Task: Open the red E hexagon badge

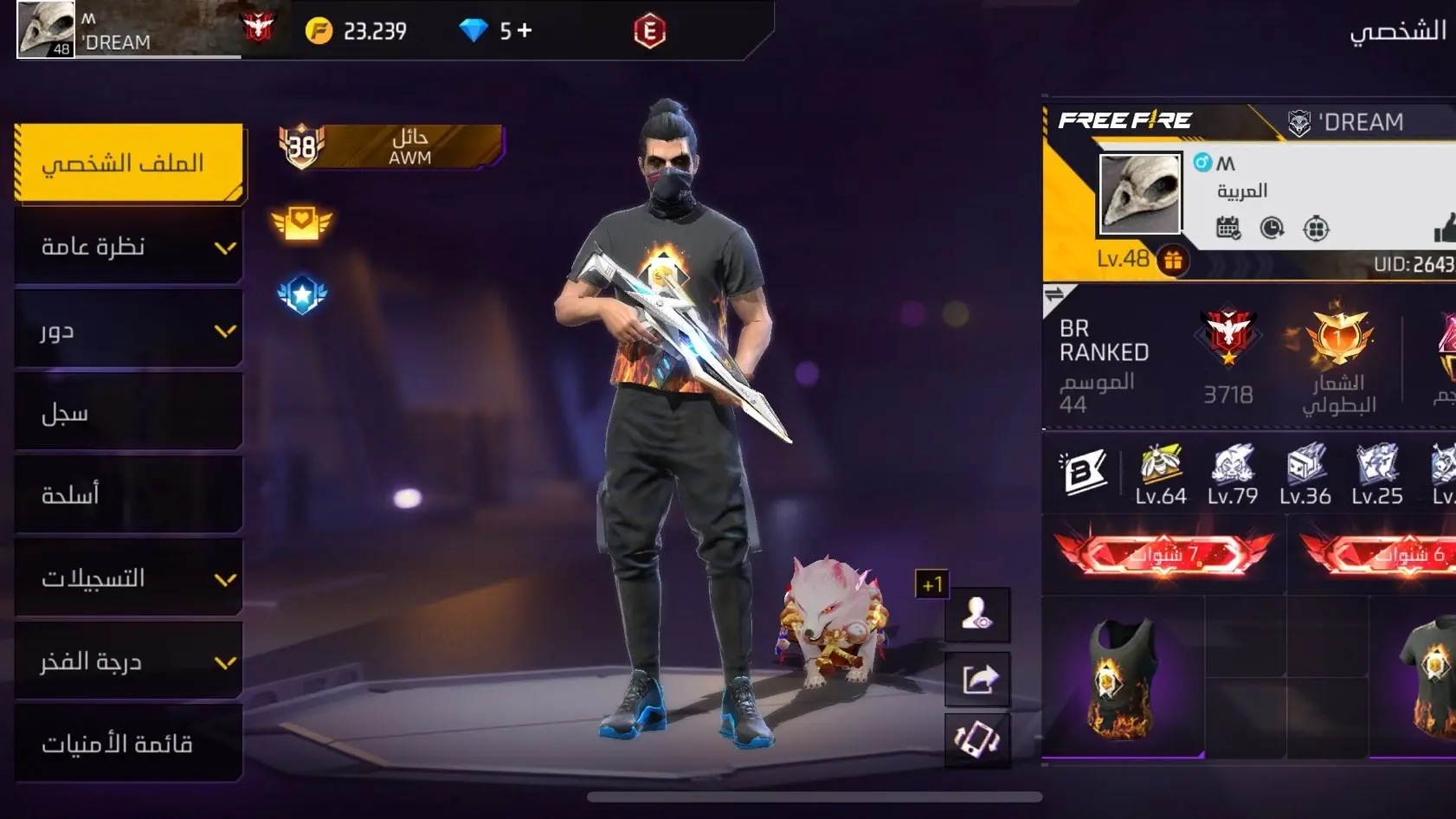Action: 649,31
